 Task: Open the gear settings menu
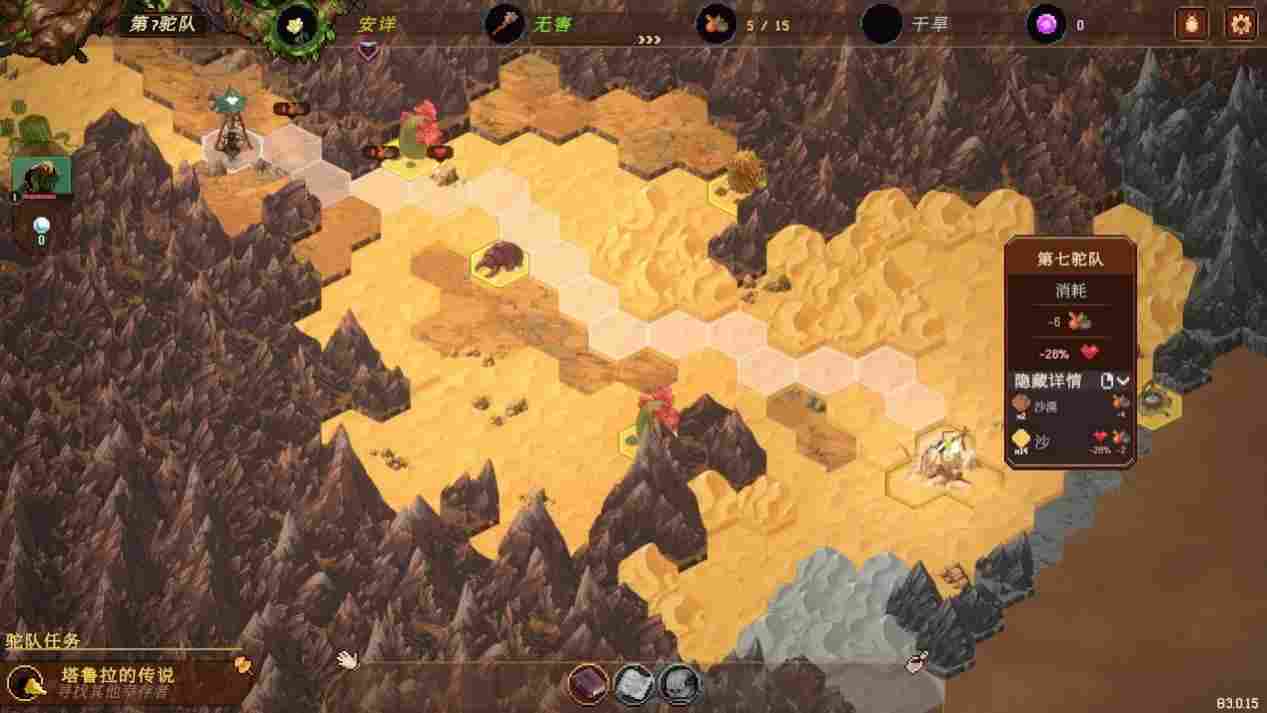[x=1240, y=24]
